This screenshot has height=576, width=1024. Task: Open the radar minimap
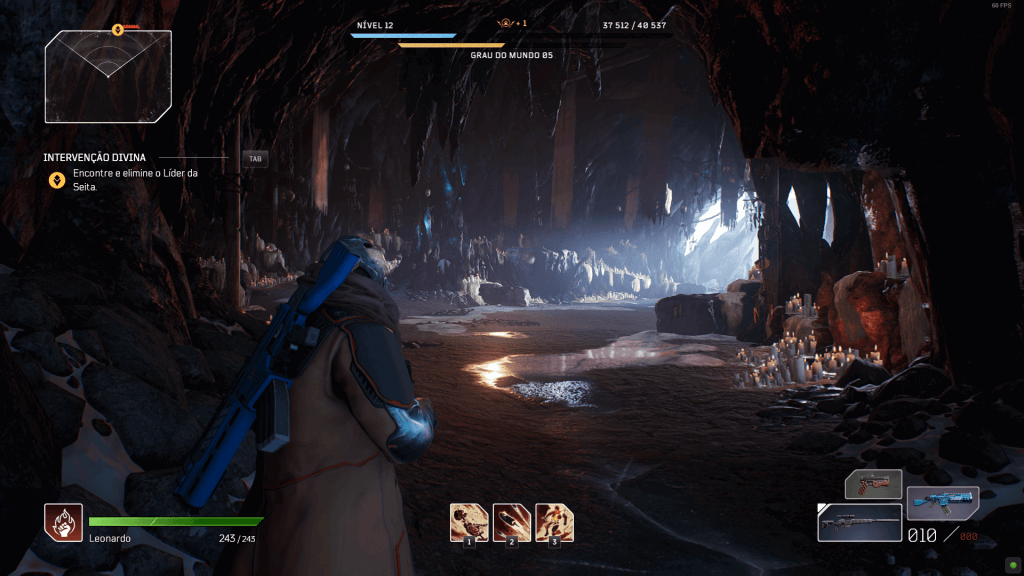tap(108, 75)
